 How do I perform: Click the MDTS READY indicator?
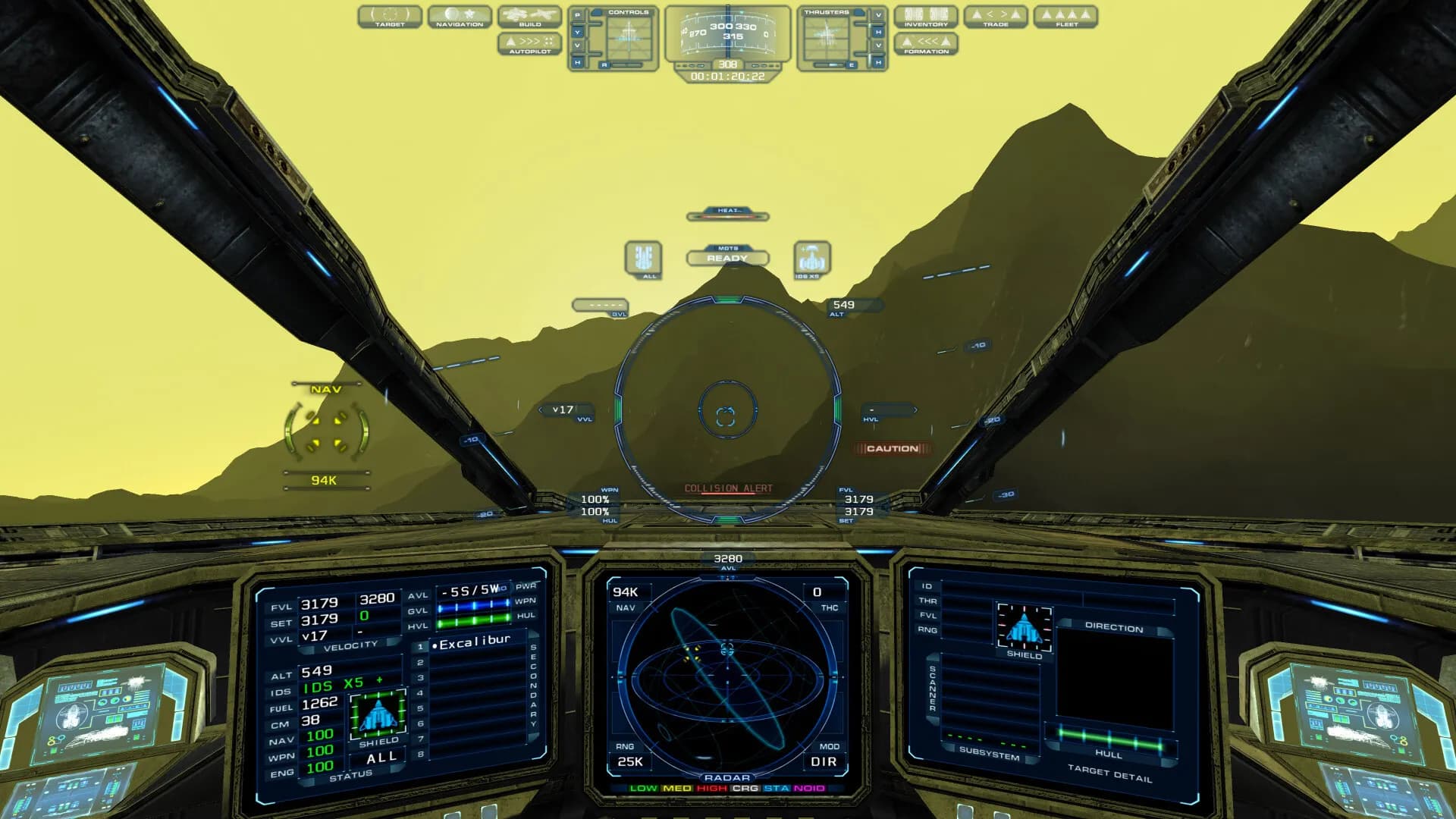(x=727, y=258)
